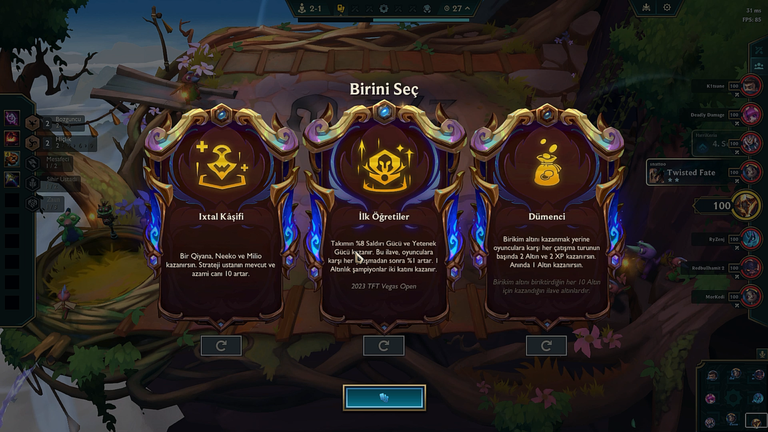768x432 pixels.
Task: Show MorKedi's board
Action: pos(749,296)
